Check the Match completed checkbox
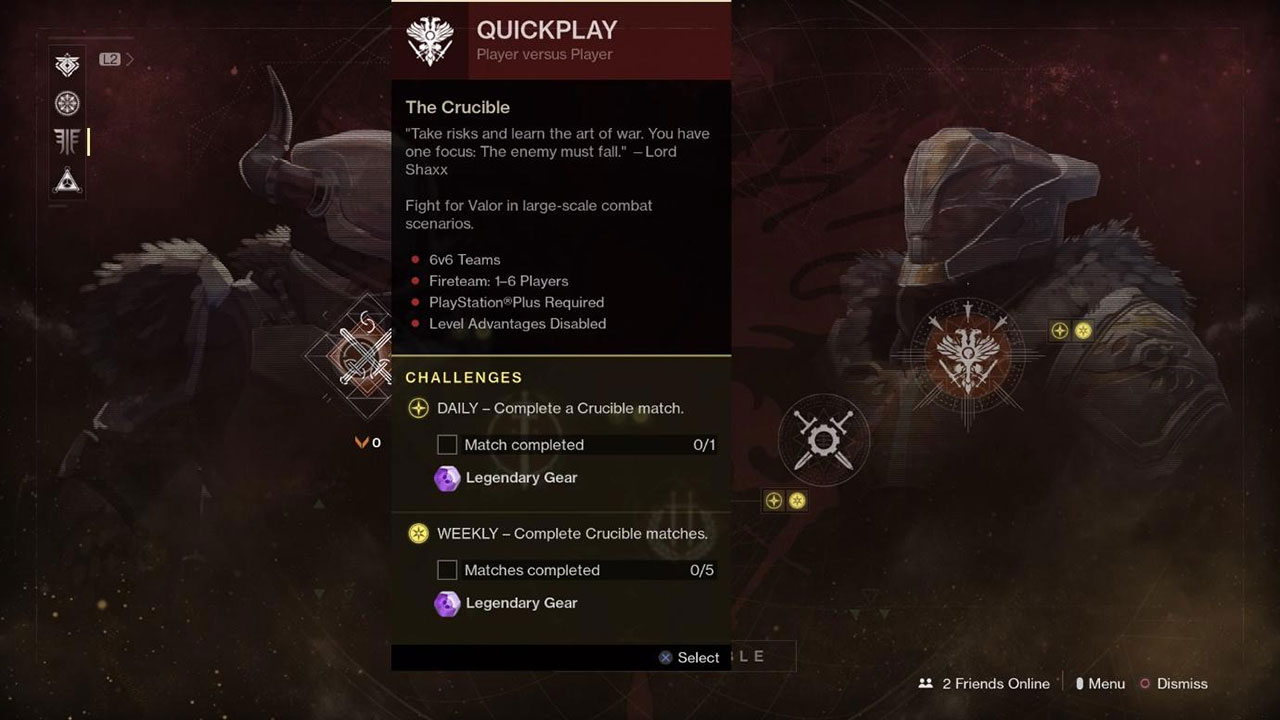The height and width of the screenshot is (720, 1280). (x=446, y=444)
